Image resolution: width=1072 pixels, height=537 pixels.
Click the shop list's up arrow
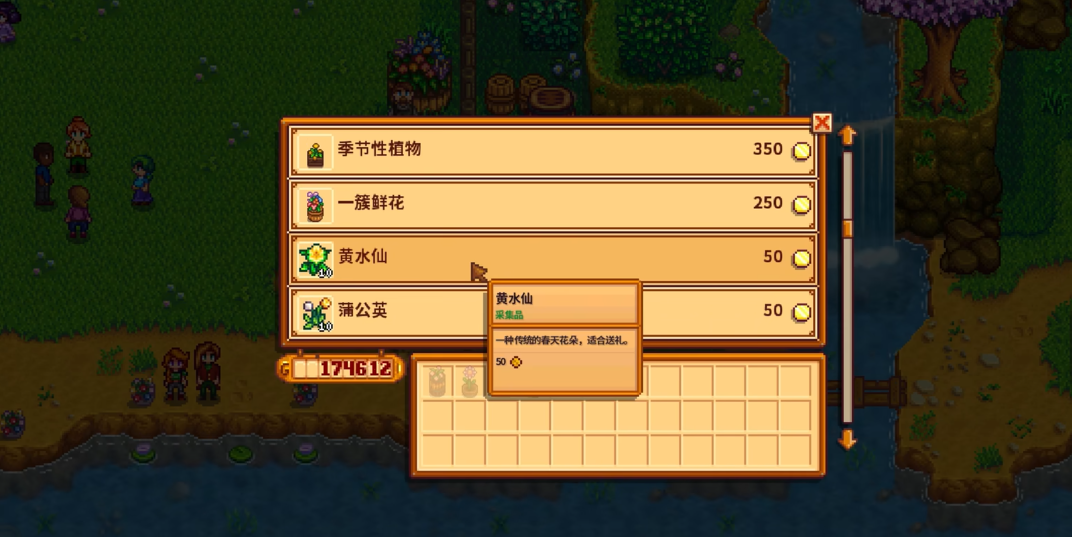click(x=848, y=135)
